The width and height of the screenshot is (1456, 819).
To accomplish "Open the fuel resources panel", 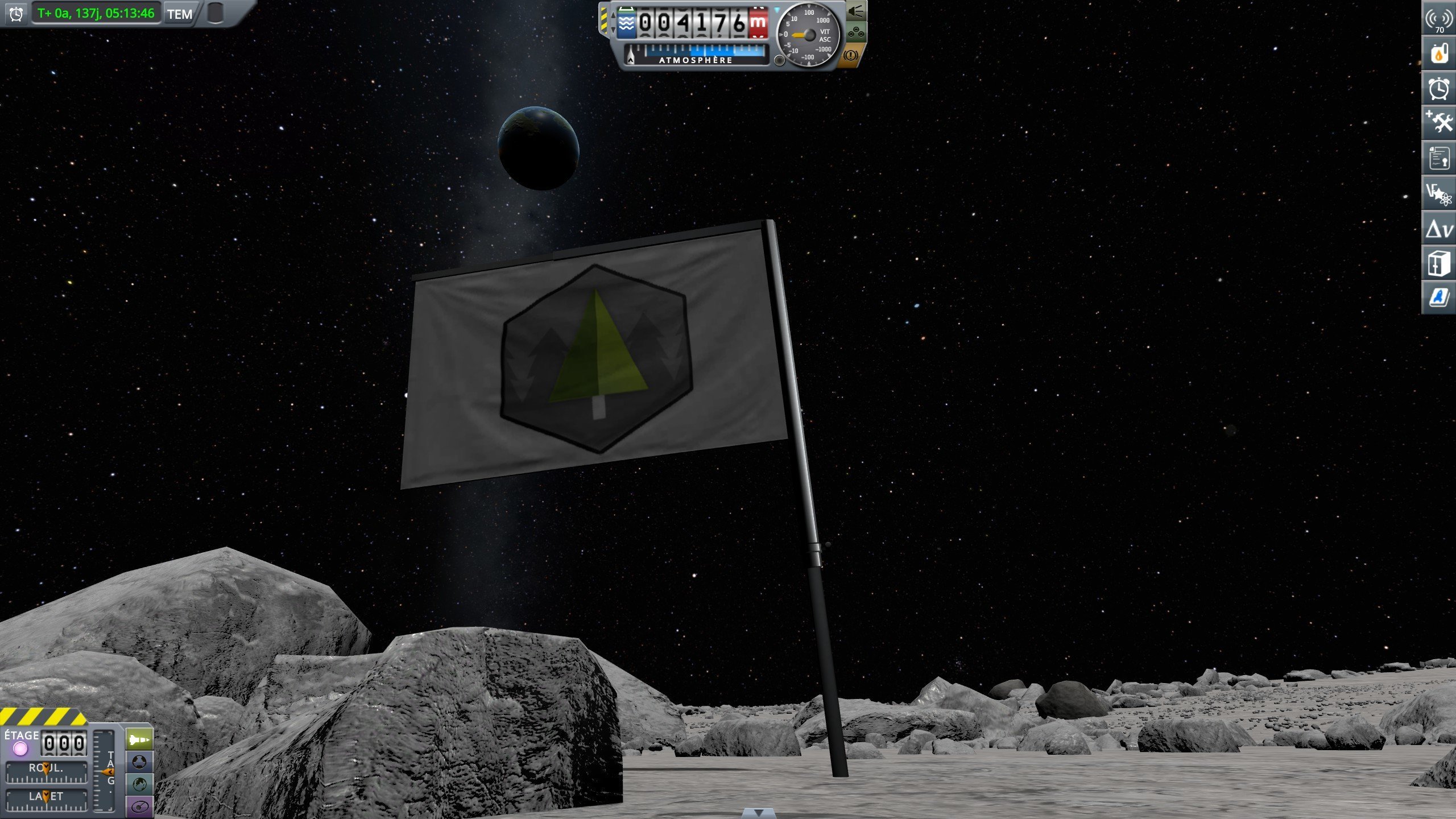I will click(x=1439, y=54).
